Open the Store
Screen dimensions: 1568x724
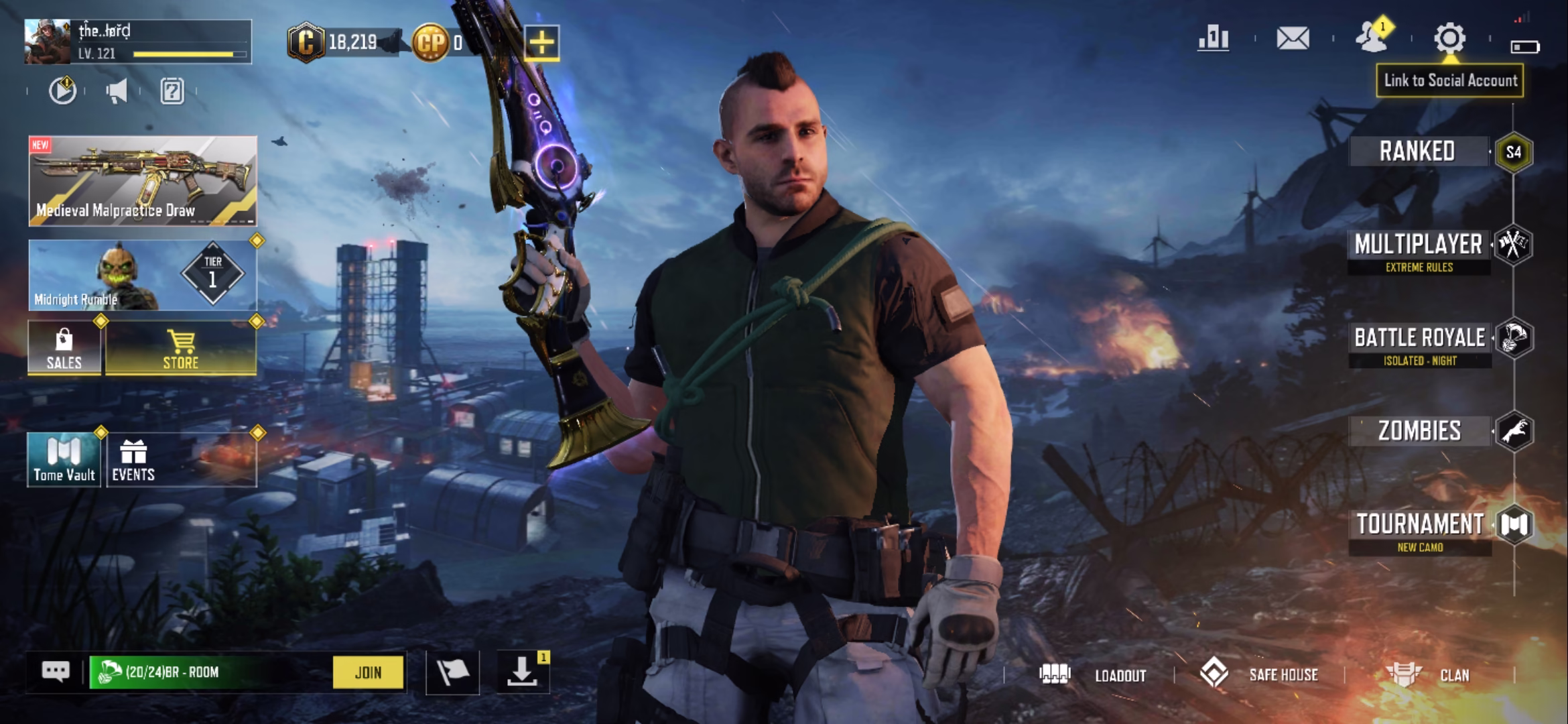[181, 349]
